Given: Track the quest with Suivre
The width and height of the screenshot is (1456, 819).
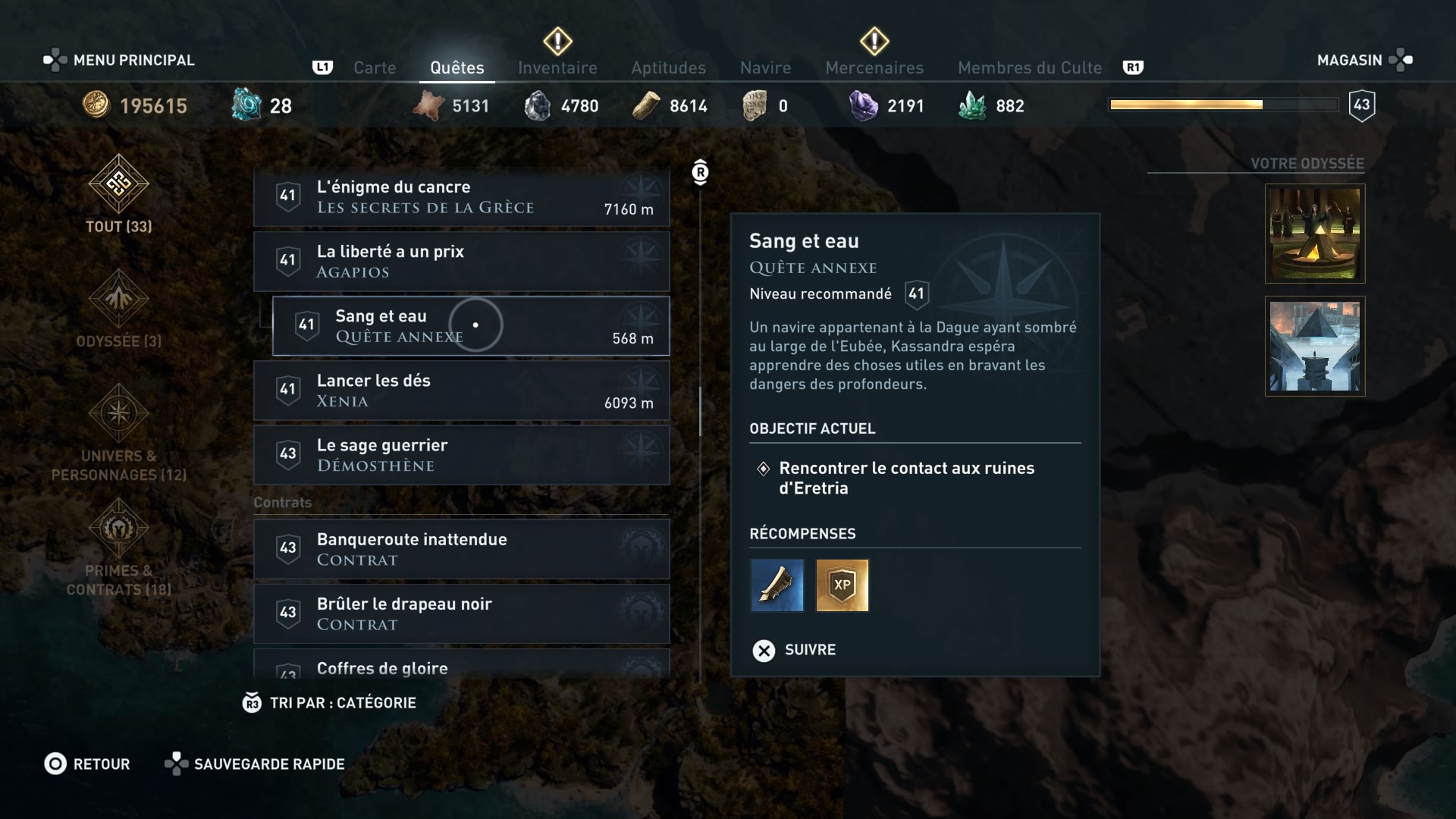Looking at the screenshot, I should pyautogui.click(x=795, y=650).
